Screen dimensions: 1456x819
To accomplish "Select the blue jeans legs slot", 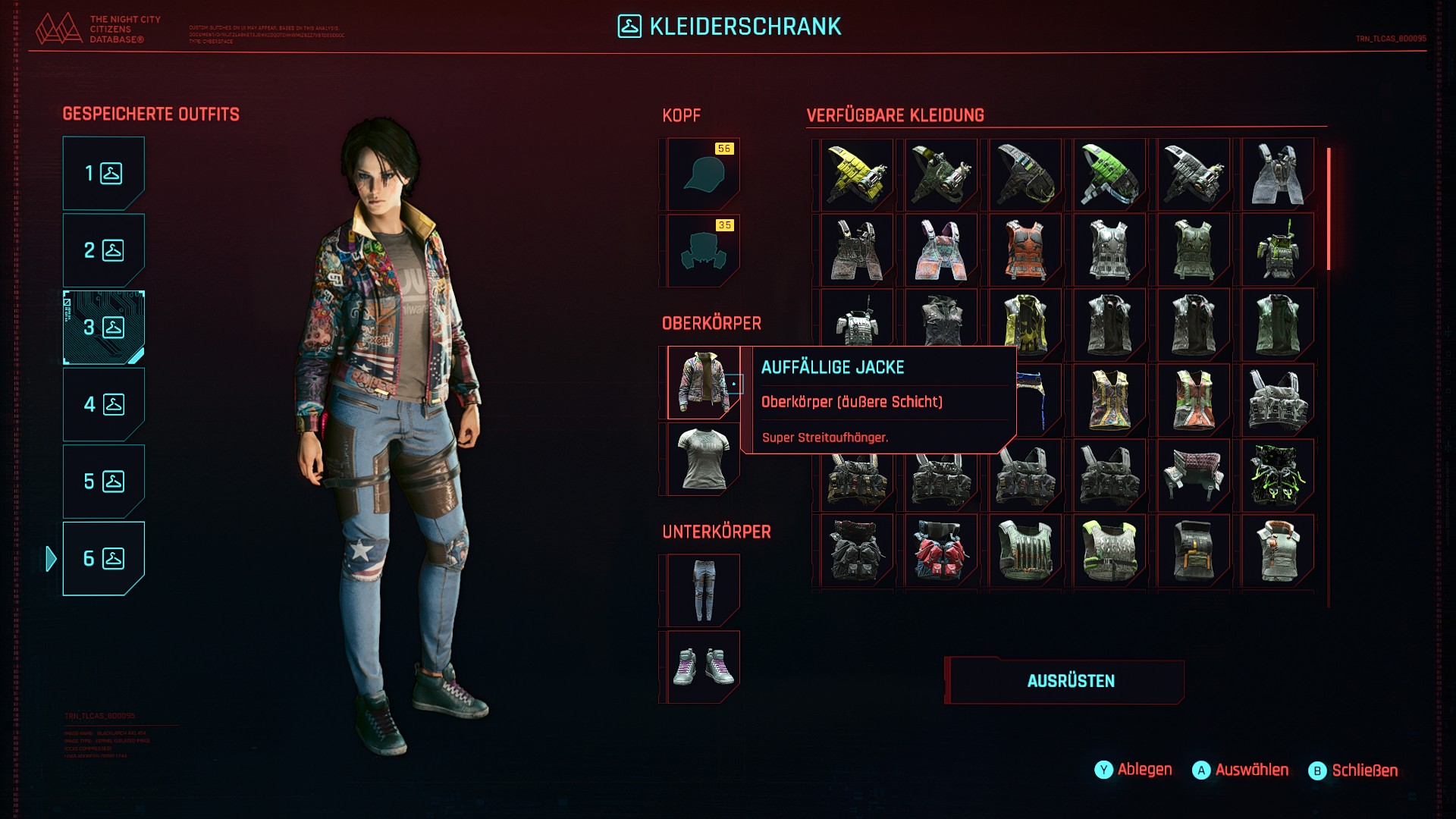I will tap(703, 591).
